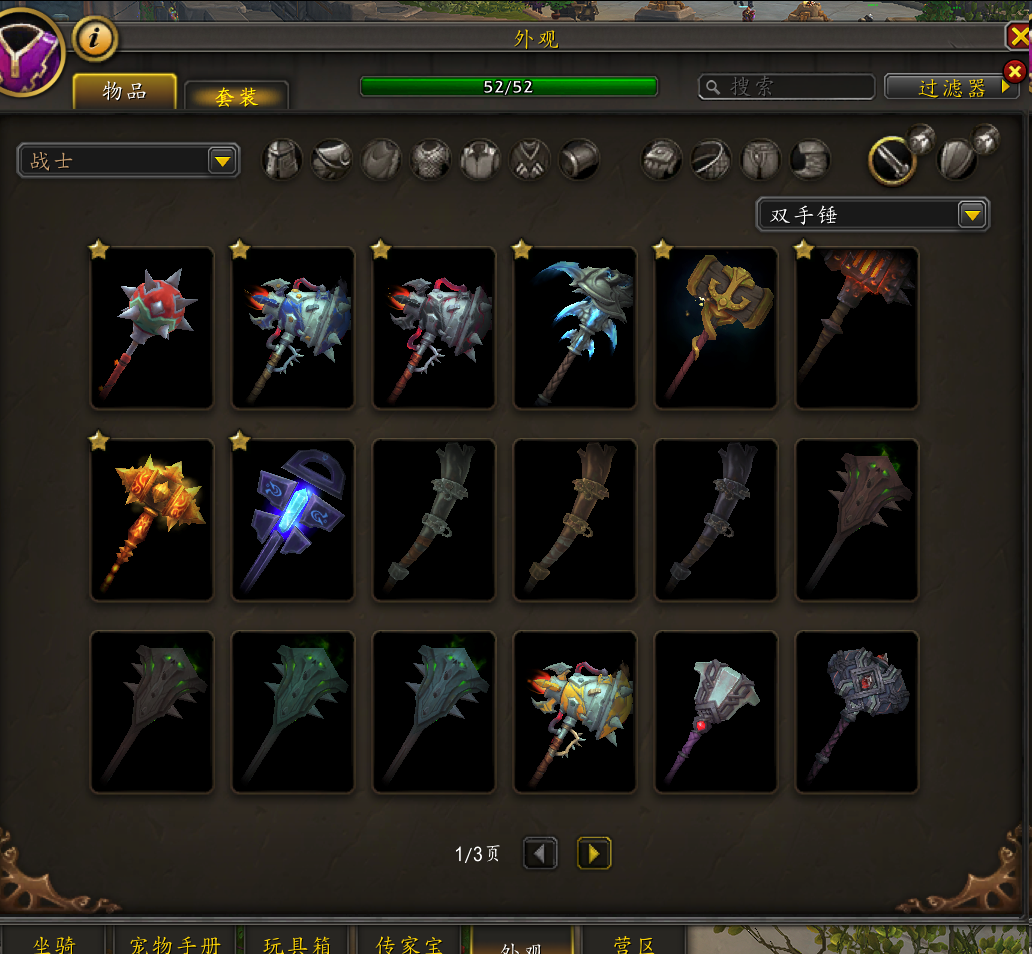The height and width of the screenshot is (954, 1032).
Task: Switch to the 套装 sets tab
Action: (x=237, y=96)
